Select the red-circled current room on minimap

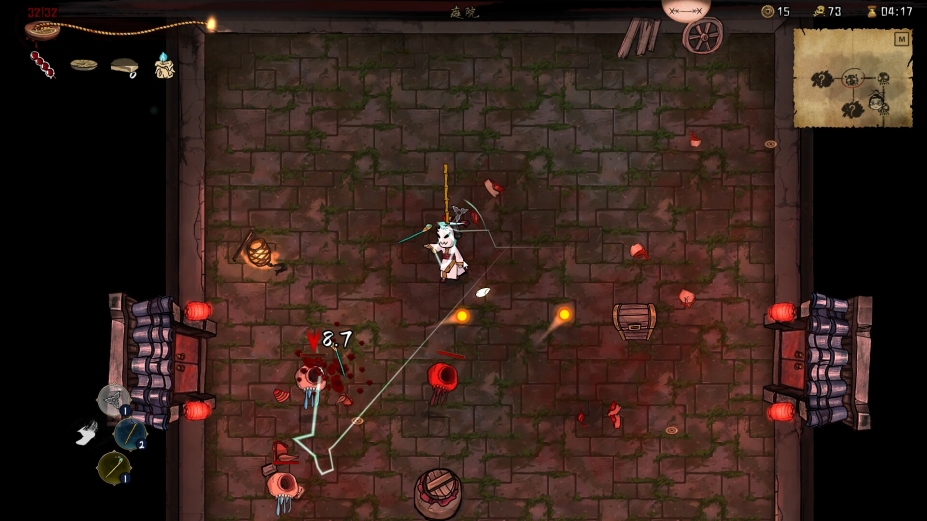(852, 78)
